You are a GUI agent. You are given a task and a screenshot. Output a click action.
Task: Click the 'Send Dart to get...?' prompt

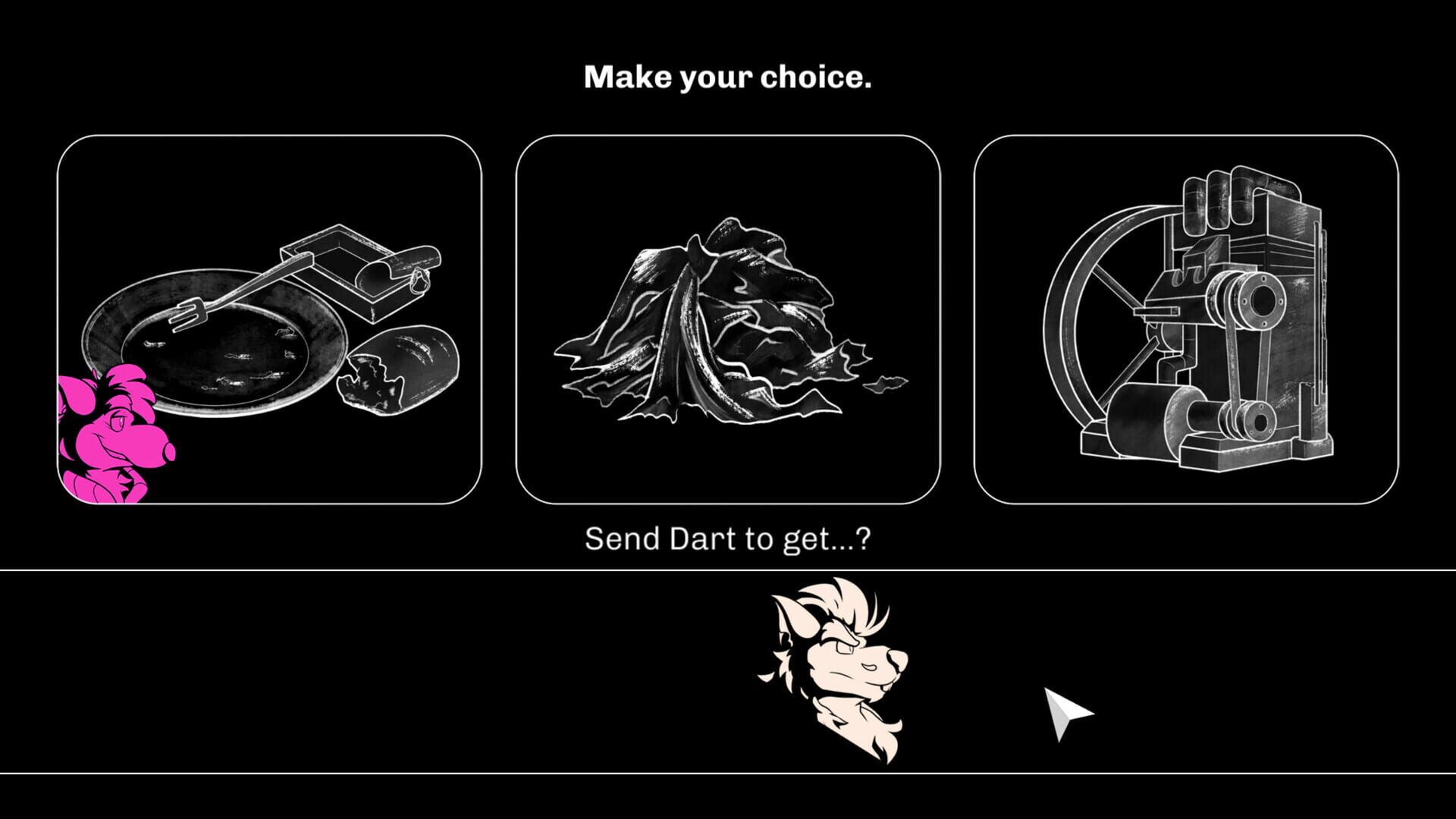click(726, 538)
